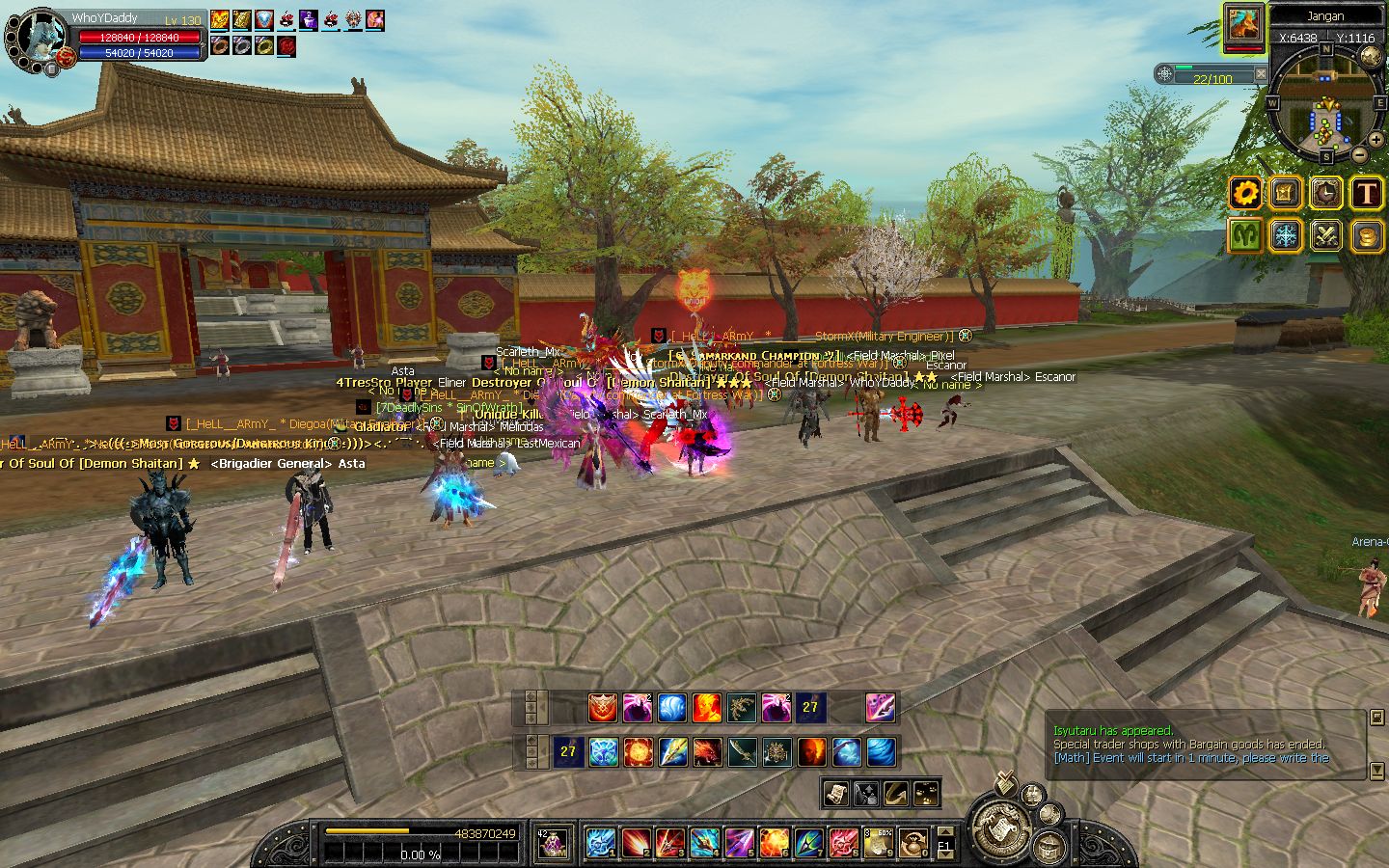Select the green ram horns icon
1389x868 pixels.
pos(1245,235)
